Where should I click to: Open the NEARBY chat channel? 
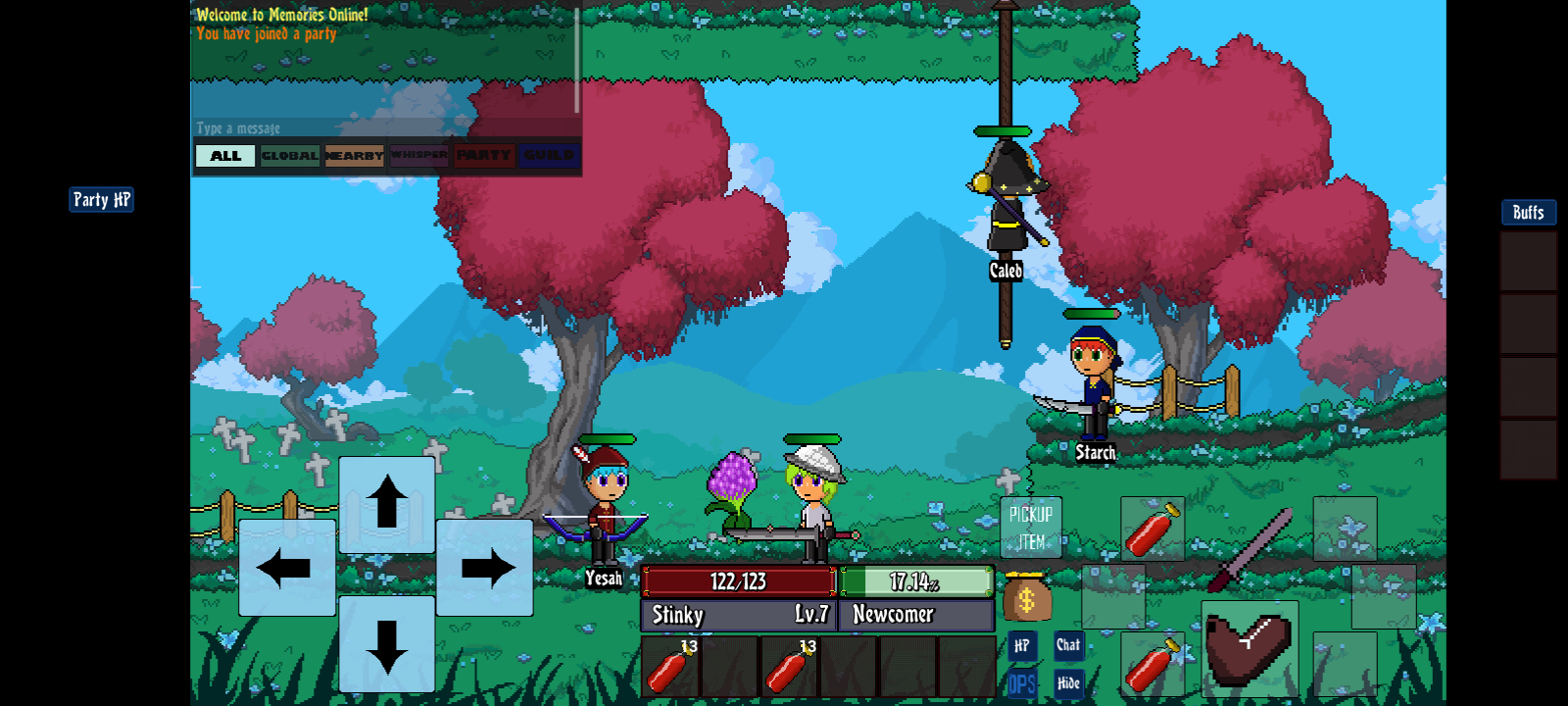click(x=354, y=156)
